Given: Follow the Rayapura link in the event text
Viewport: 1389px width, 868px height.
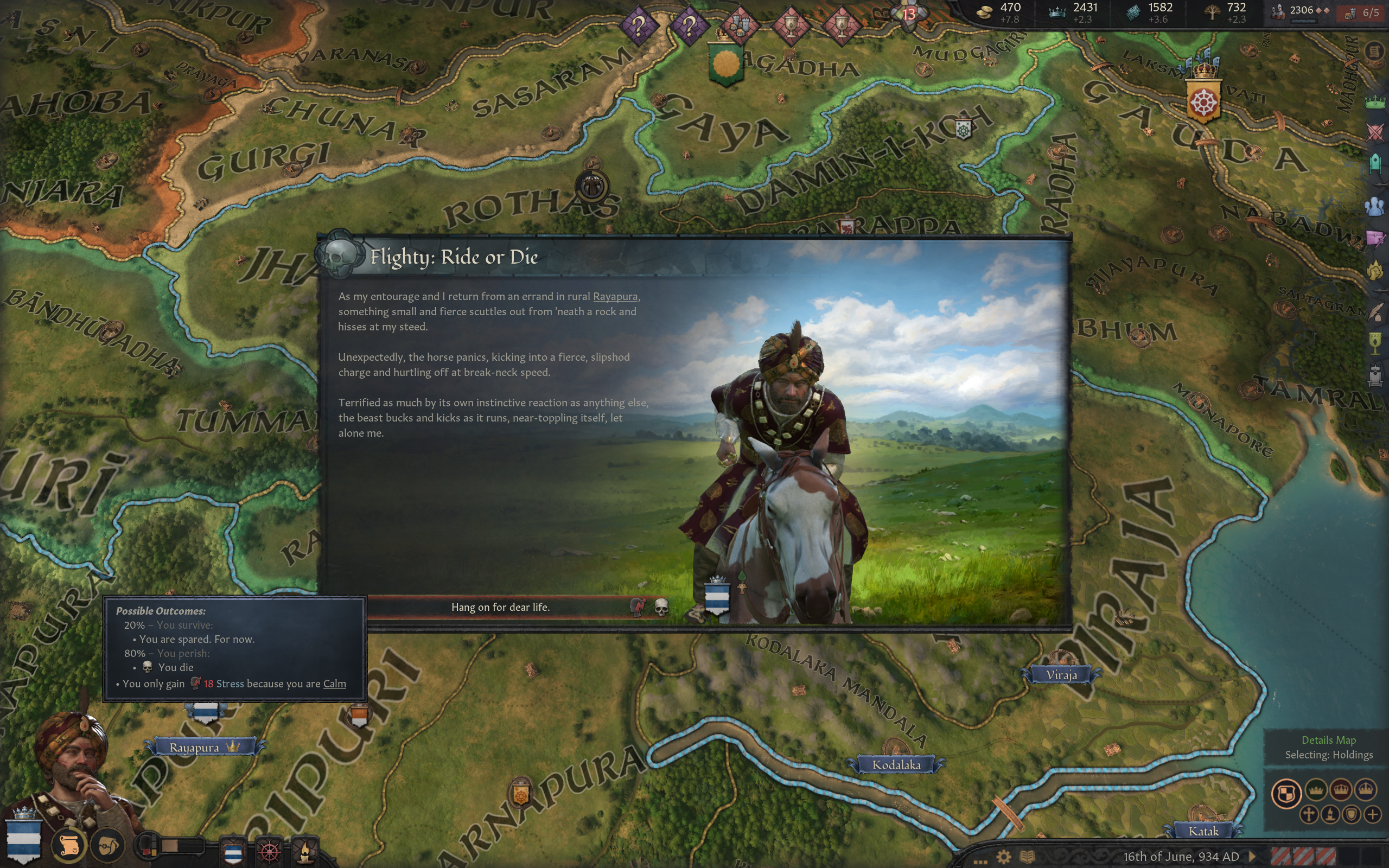Looking at the screenshot, I should click(615, 296).
